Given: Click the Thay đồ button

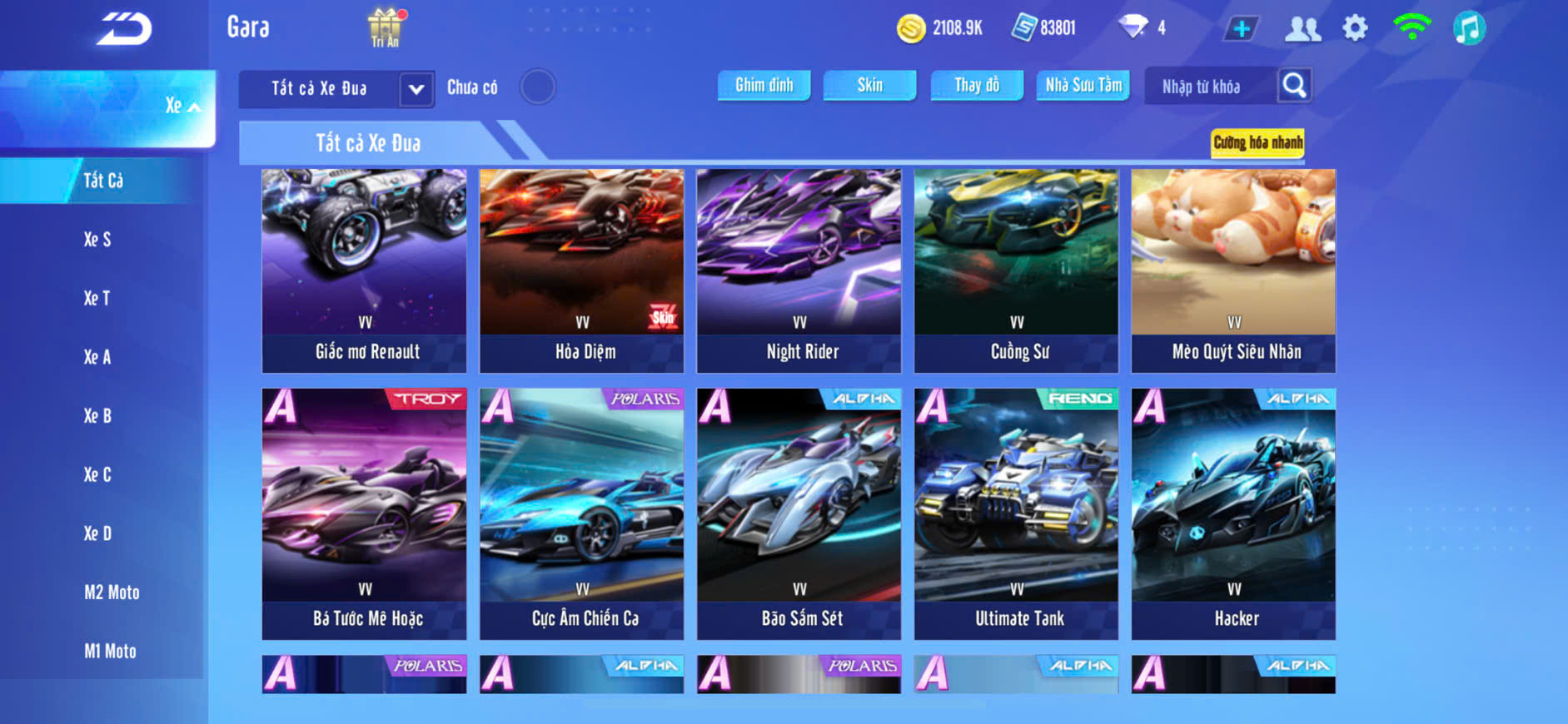Looking at the screenshot, I should 976,85.
